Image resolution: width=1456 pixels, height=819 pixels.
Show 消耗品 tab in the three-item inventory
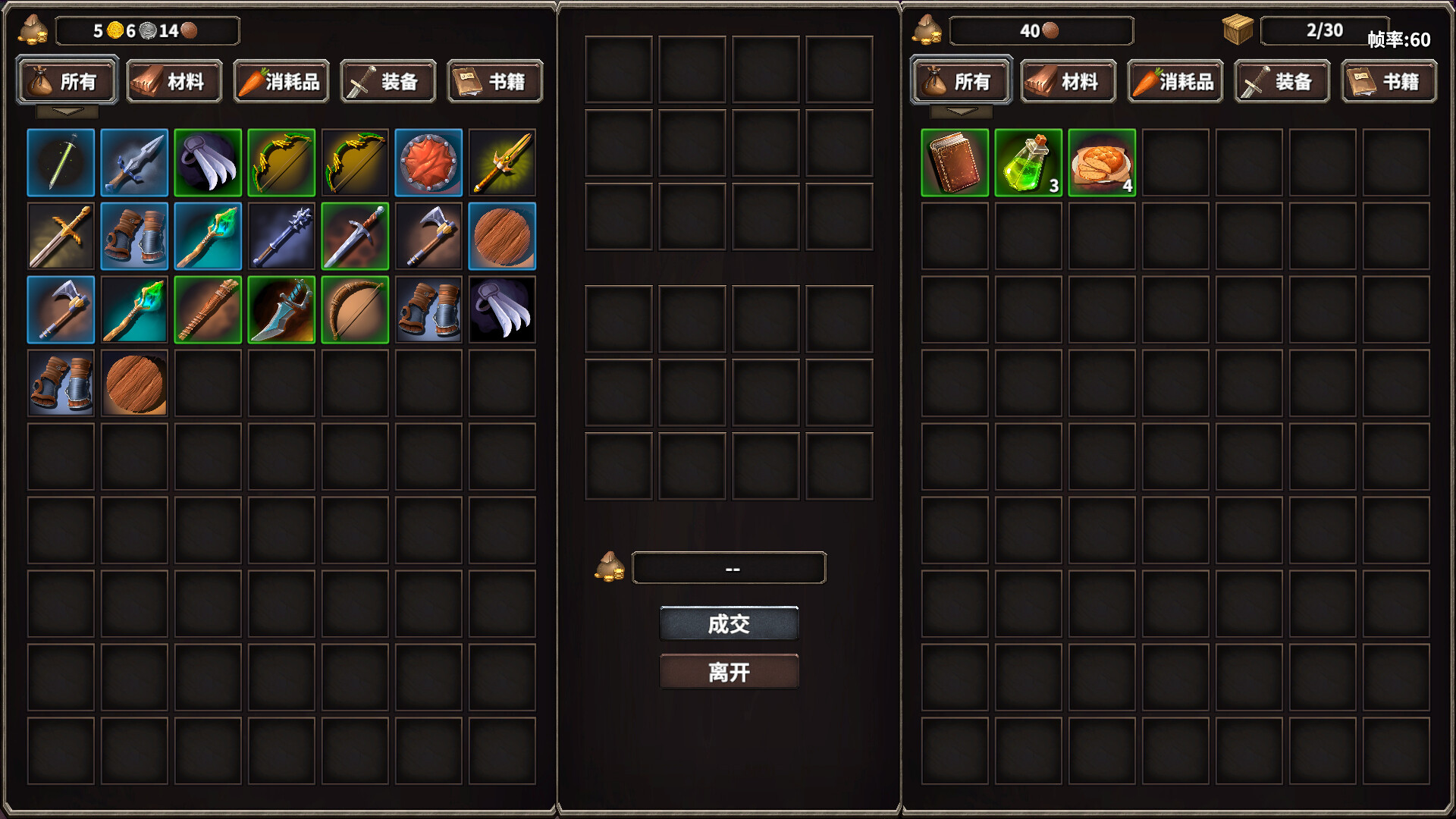point(1175,81)
